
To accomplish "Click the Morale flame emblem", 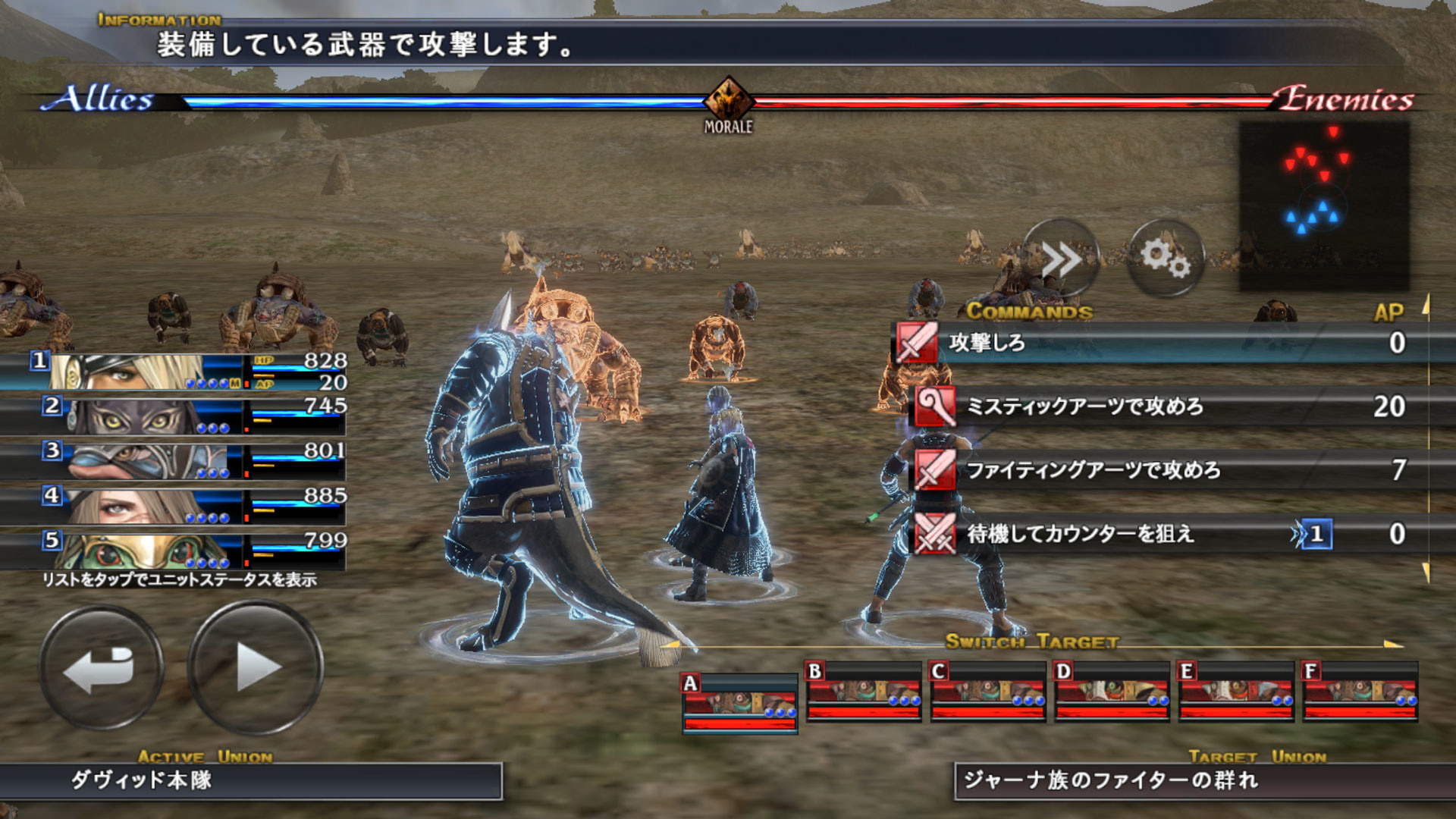I will (730, 99).
